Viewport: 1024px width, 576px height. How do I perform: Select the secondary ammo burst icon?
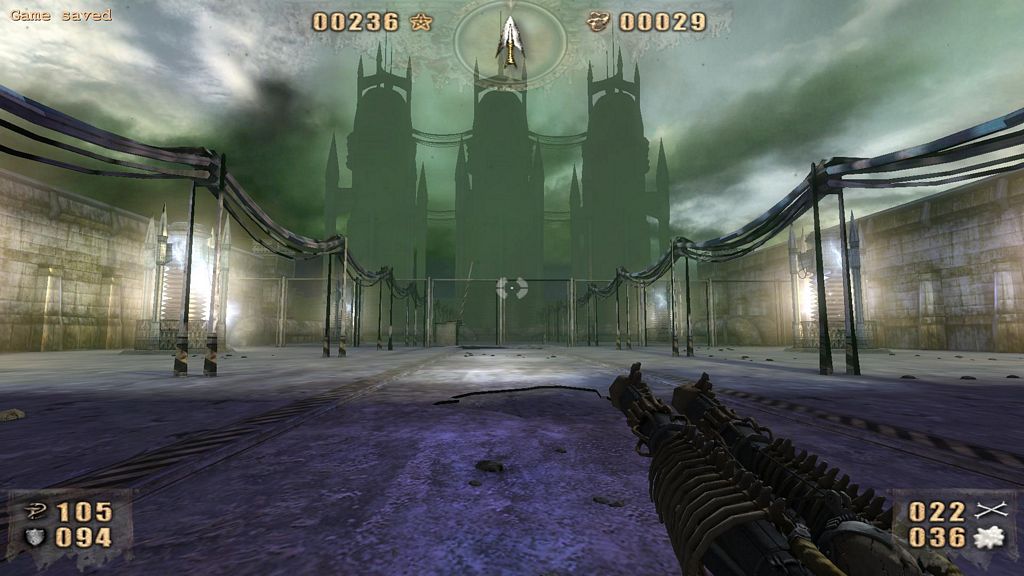(989, 538)
